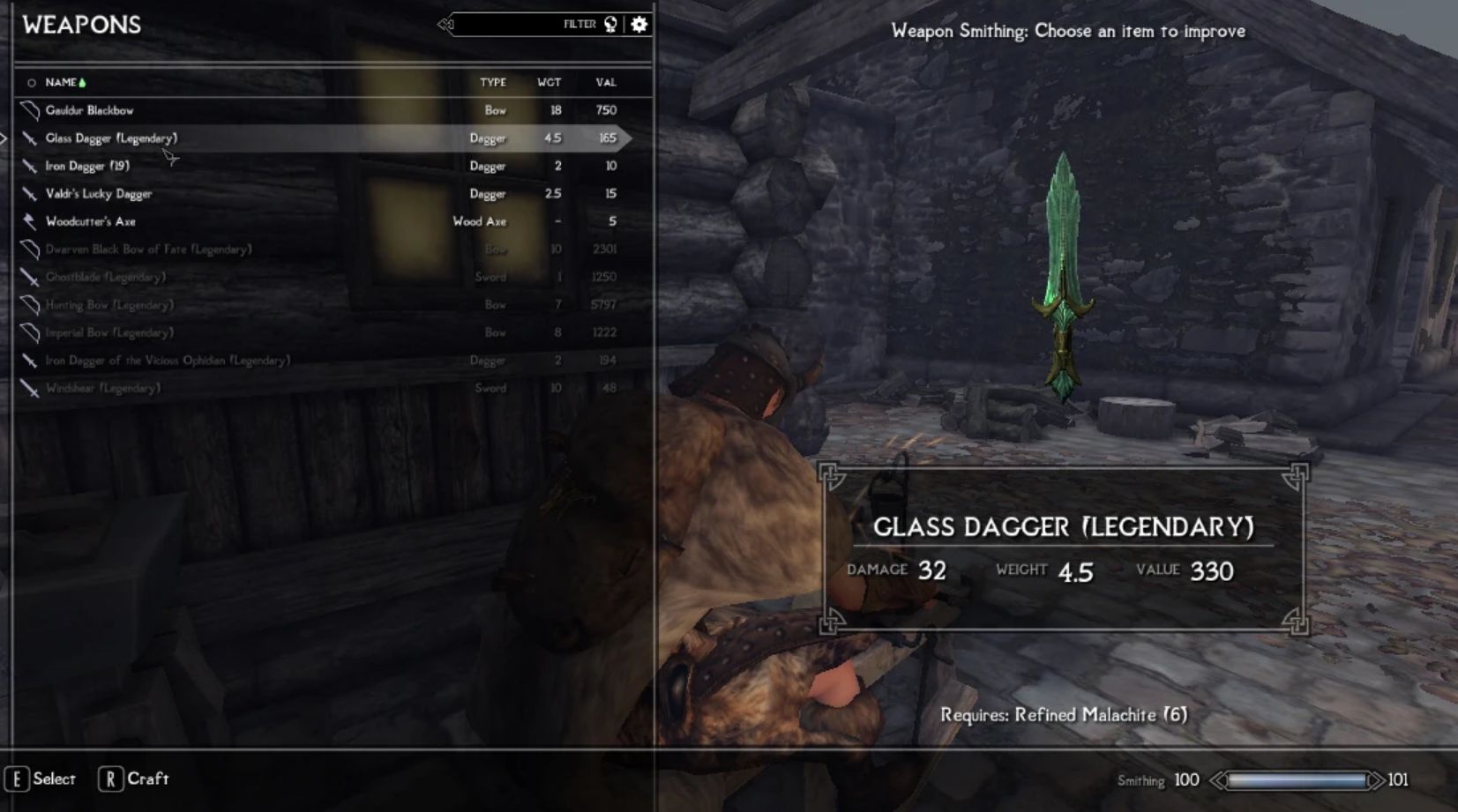Select the Gauldur Blackbow row
Screen dimensions: 1458x812
coord(90,110)
